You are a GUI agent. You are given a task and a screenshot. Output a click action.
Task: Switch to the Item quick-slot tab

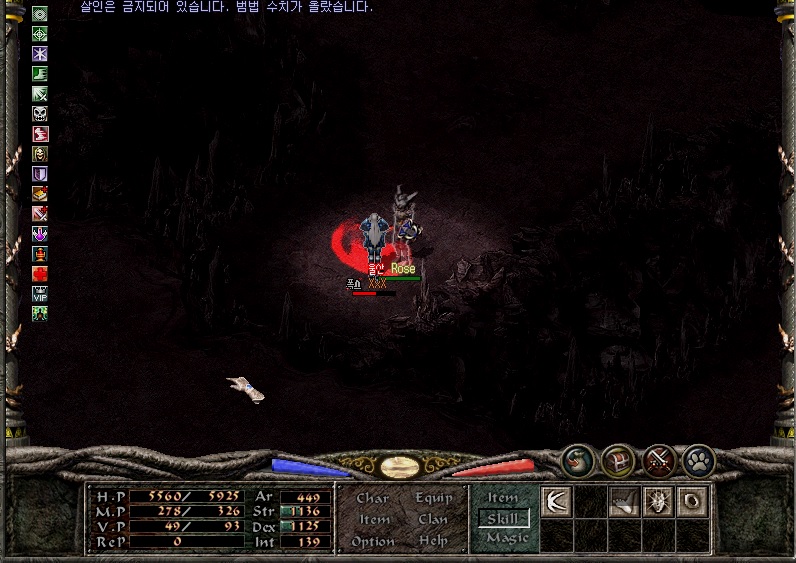503,498
